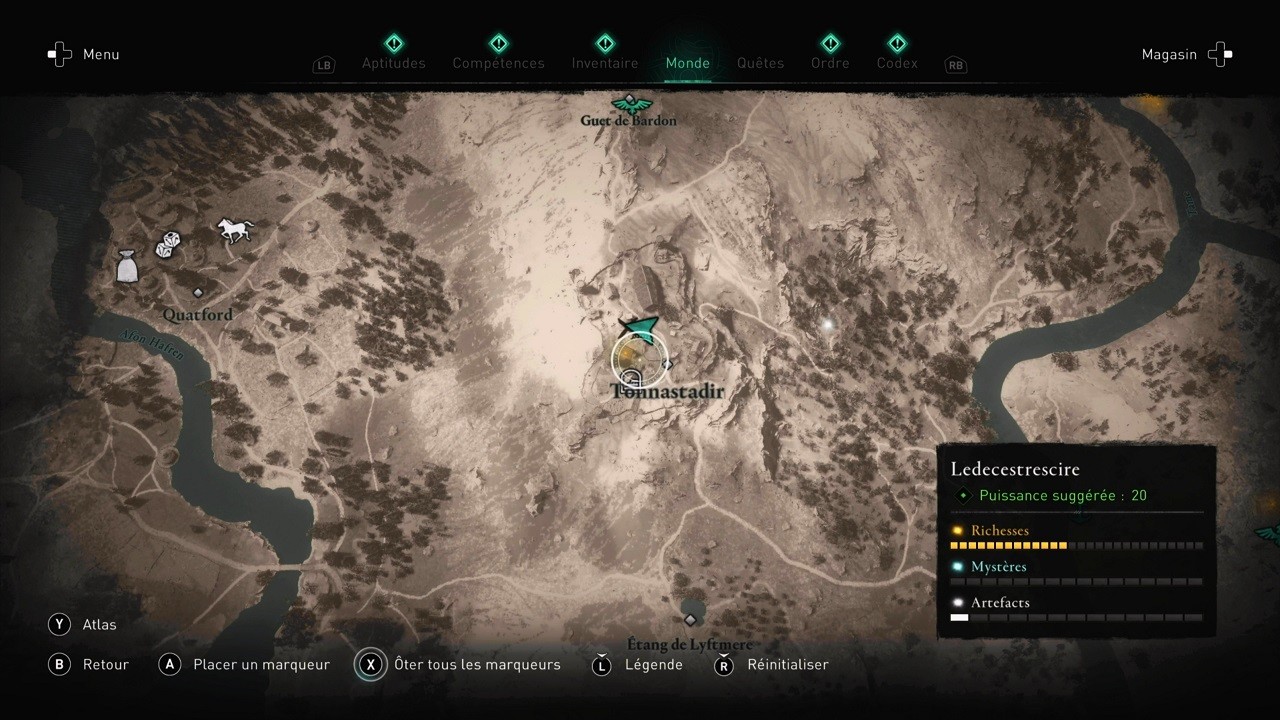
Task: Click the dice mystery icon near Quatford
Action: [x=168, y=243]
